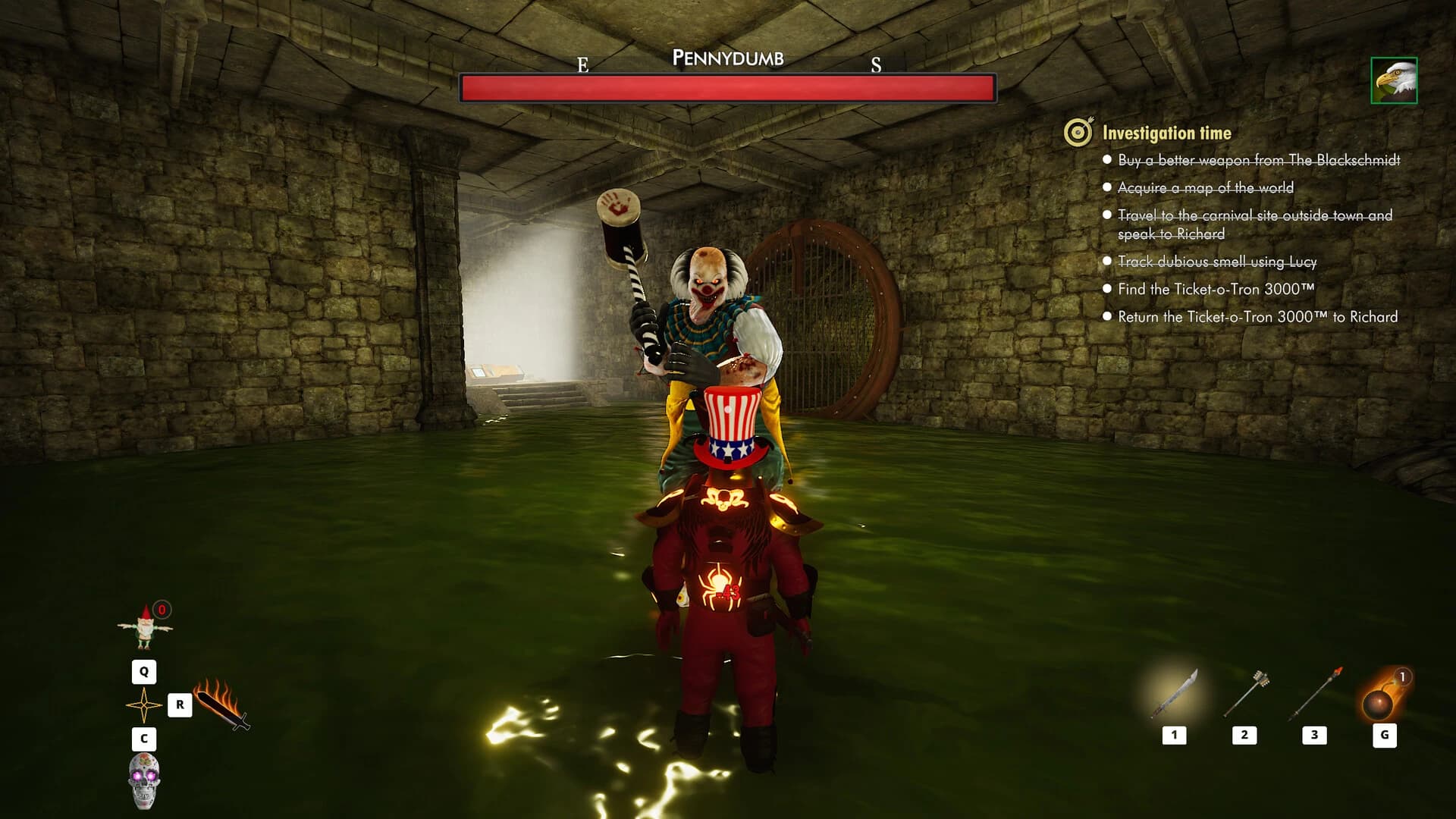Toggle the bullet beside 'Acquire a map of the world'
Viewport: 1456px width, 819px height.
[1109, 187]
